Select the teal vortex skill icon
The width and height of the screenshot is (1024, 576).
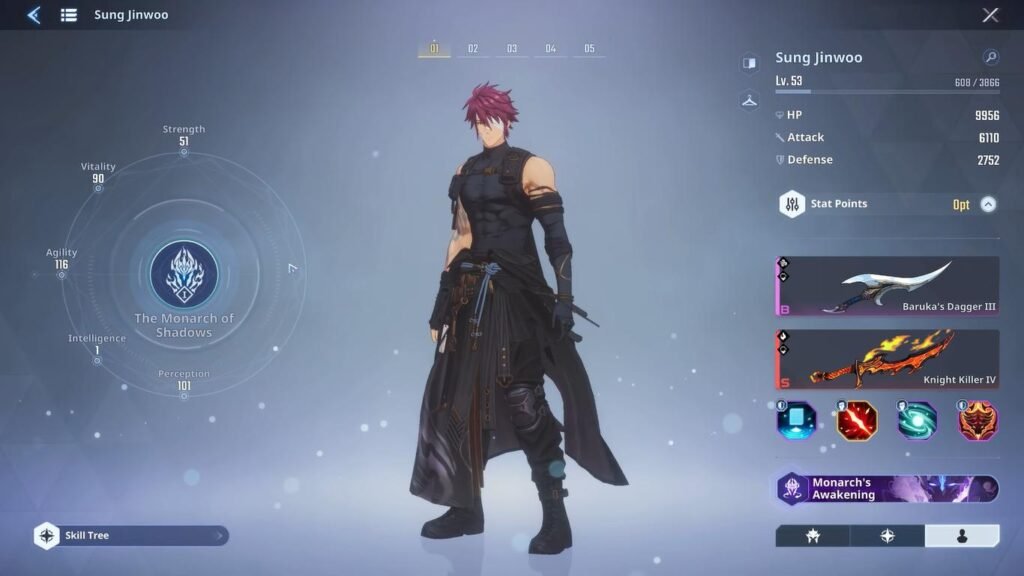pos(917,421)
